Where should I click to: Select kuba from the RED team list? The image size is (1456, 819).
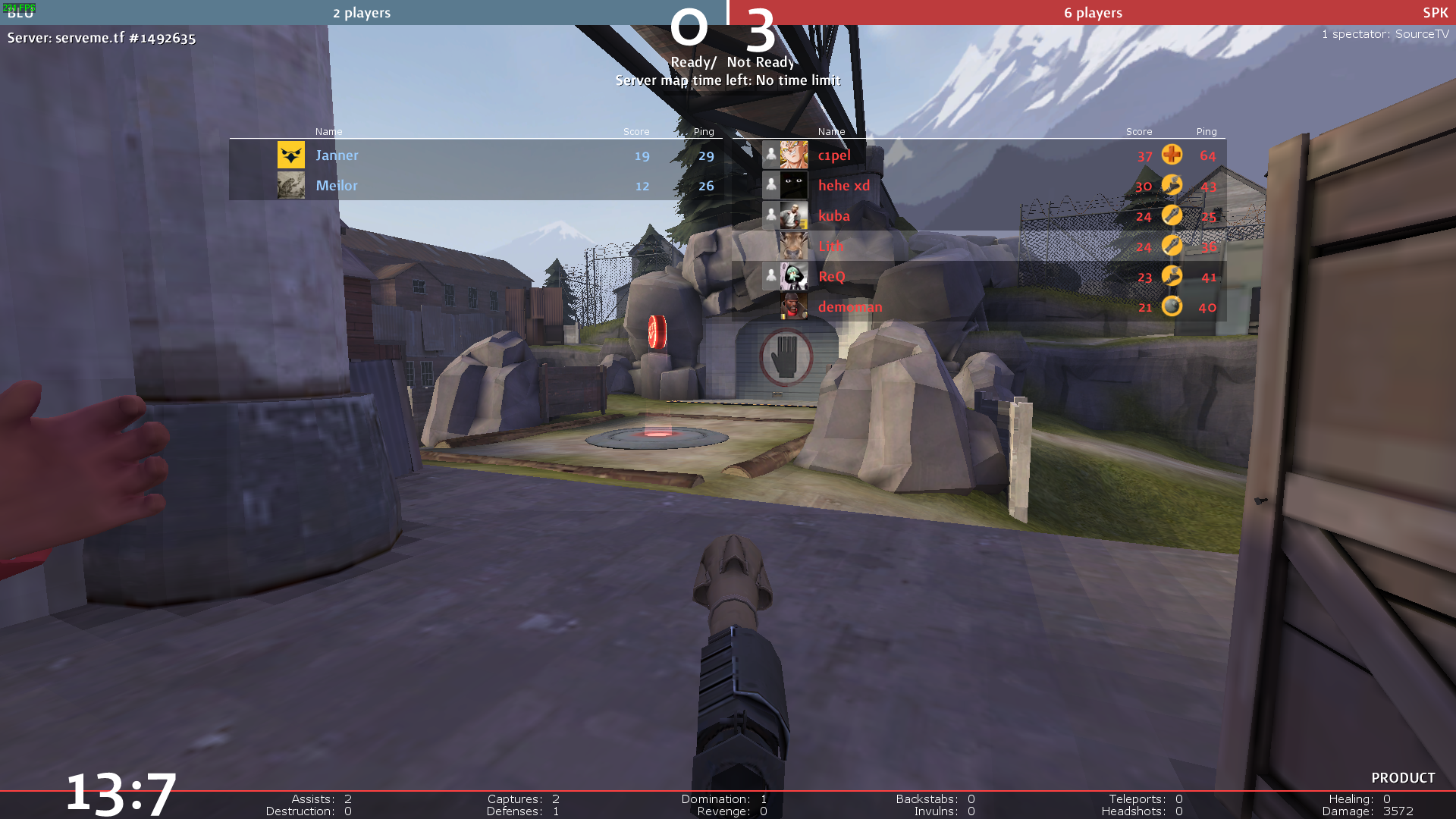834,216
